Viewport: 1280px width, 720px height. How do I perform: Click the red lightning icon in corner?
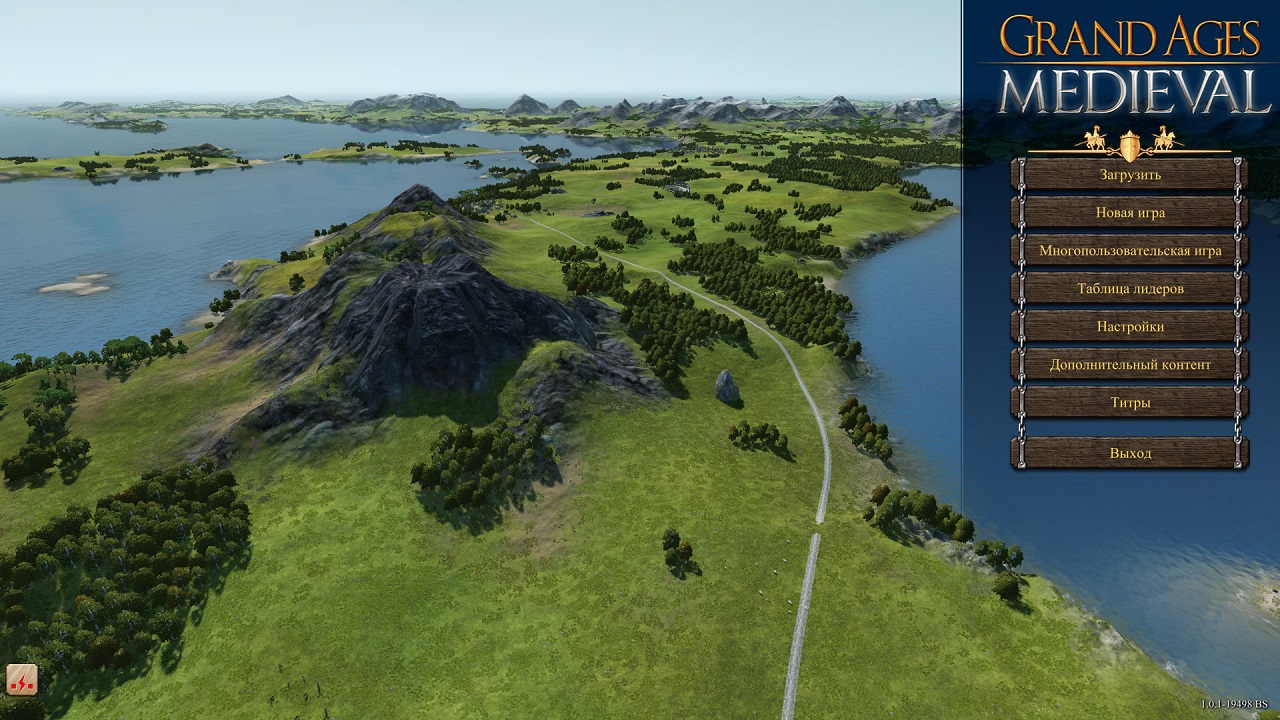click(22, 679)
